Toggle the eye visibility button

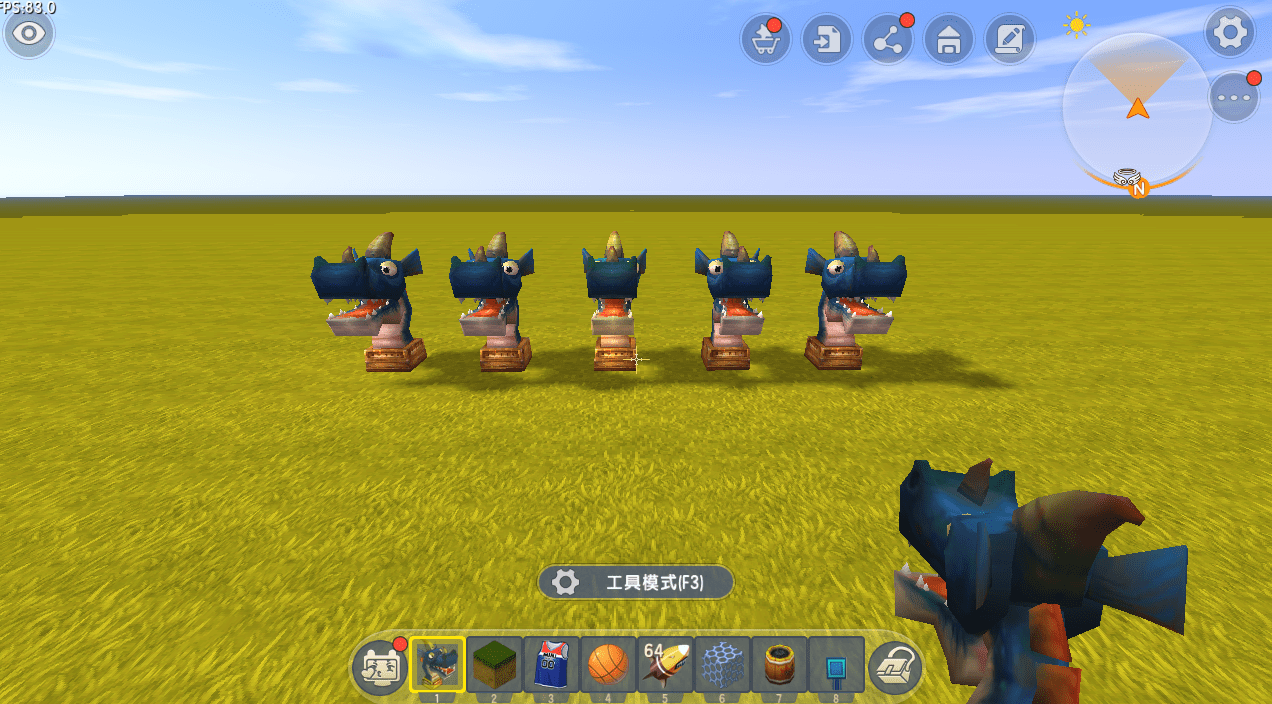point(30,33)
